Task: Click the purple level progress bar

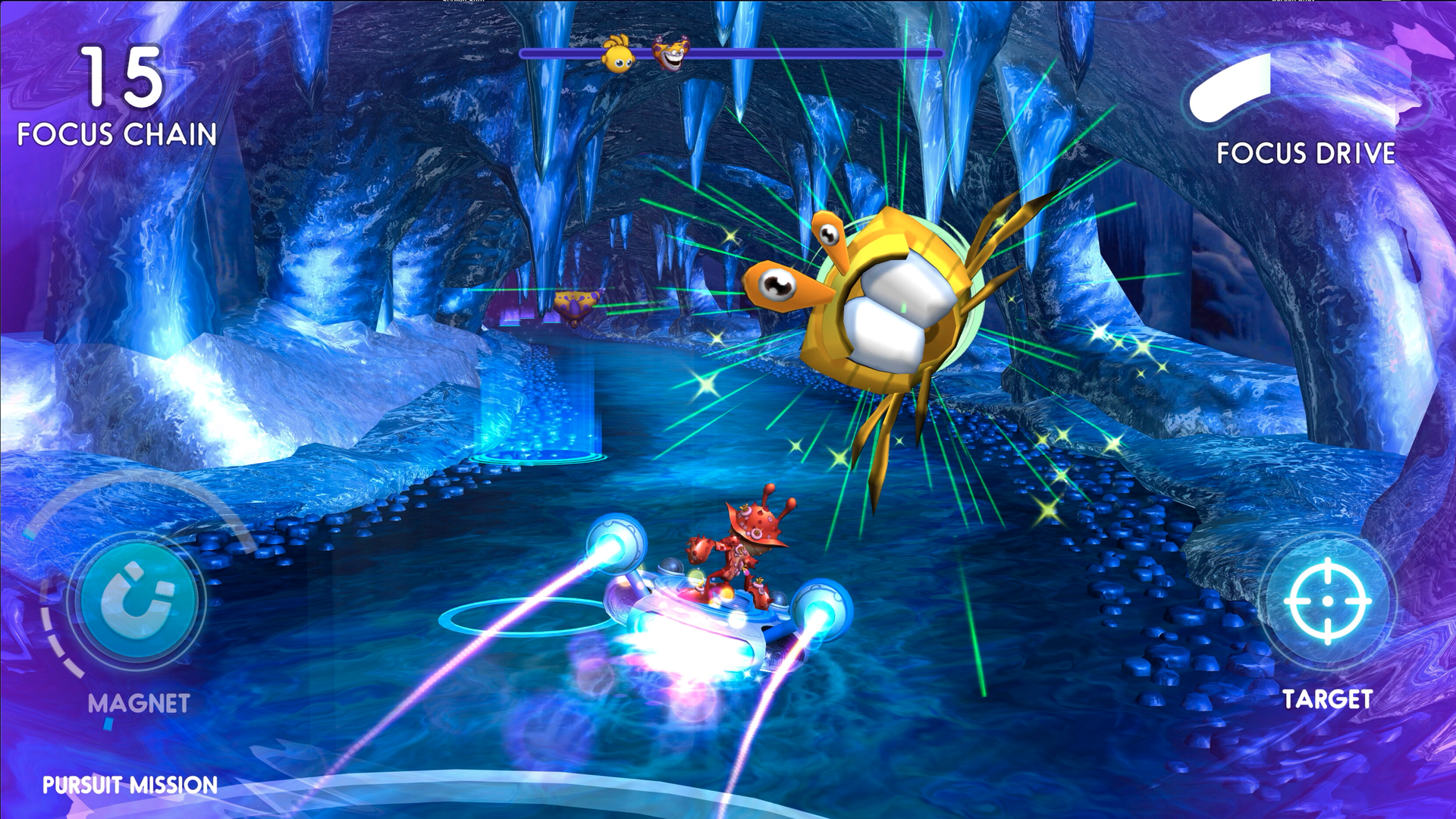Action: tap(796, 54)
